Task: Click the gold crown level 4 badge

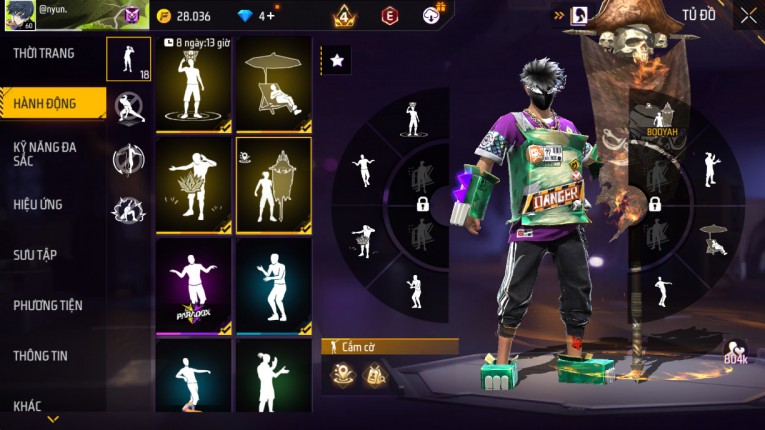Action: (344, 16)
